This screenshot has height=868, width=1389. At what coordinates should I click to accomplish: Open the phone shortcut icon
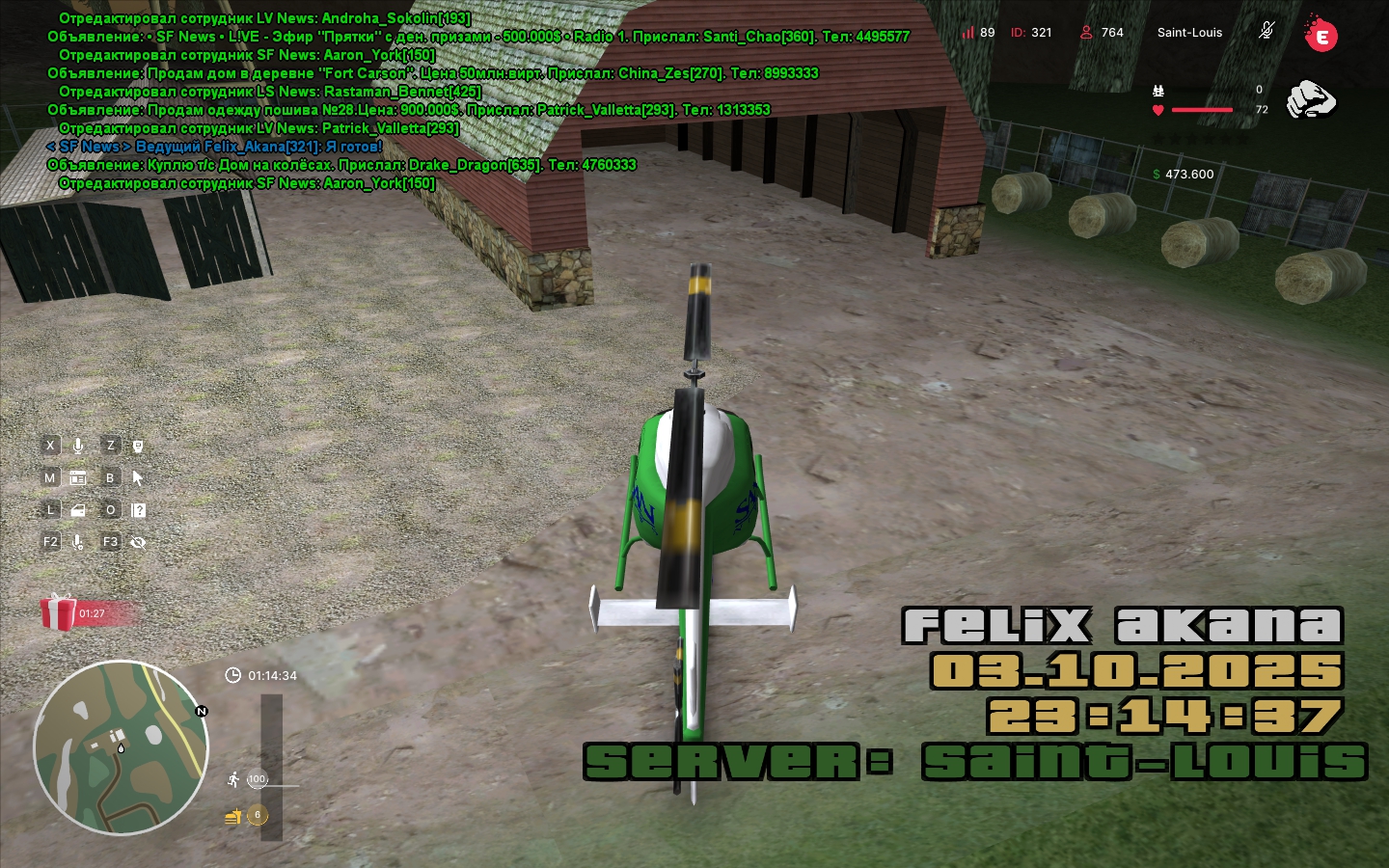[138, 446]
